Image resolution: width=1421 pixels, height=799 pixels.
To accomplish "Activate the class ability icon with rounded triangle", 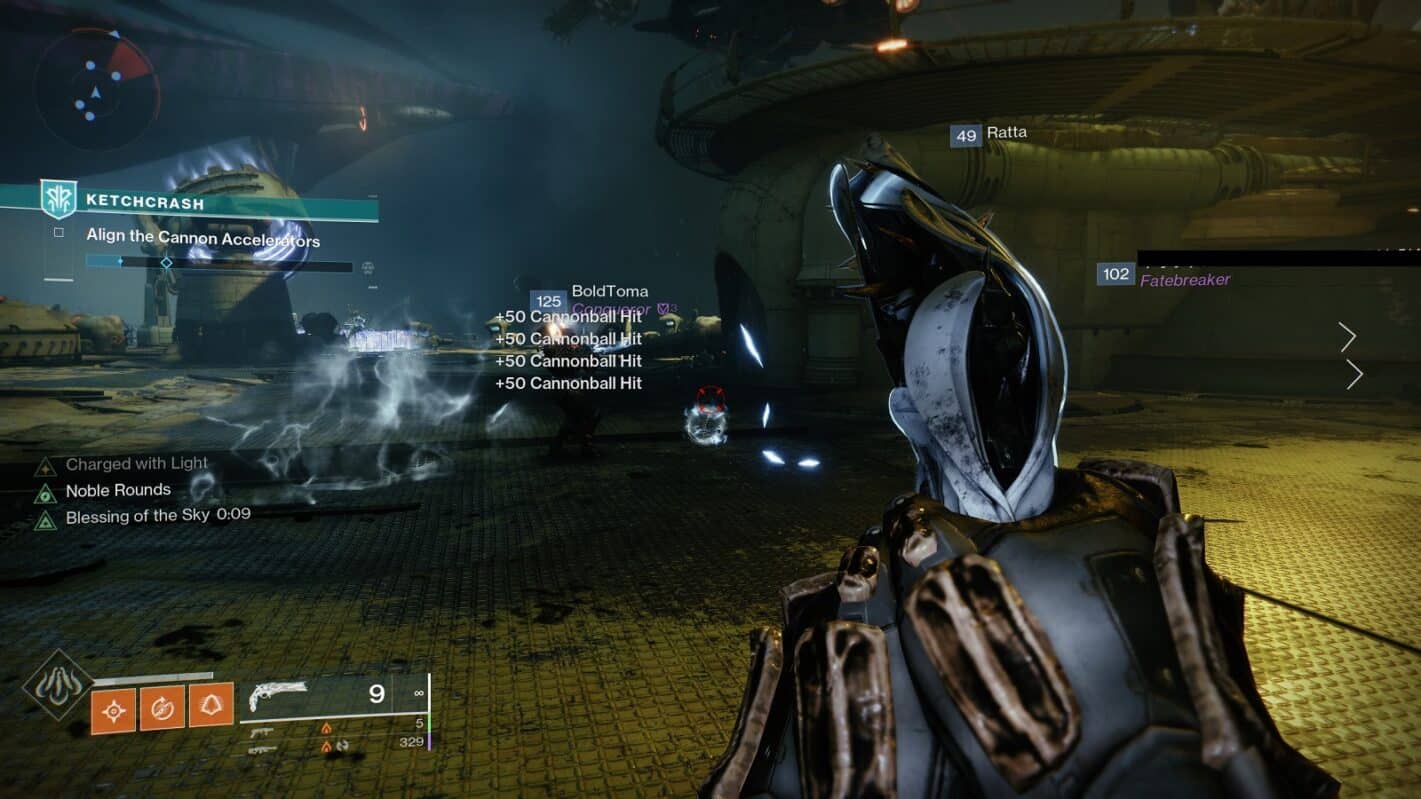I will click(x=210, y=706).
